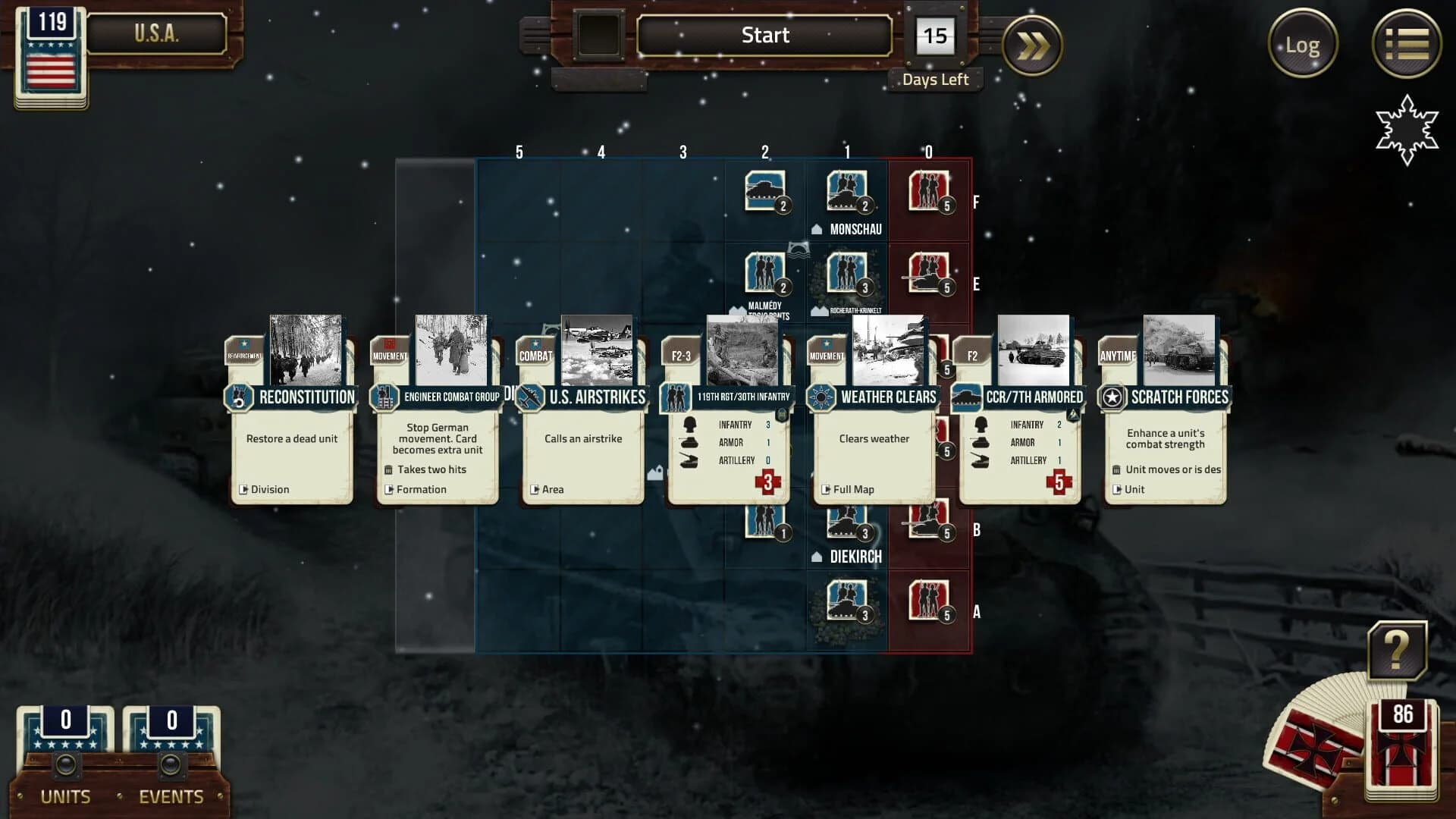Image resolution: width=1456 pixels, height=819 pixels.
Task: Click the double-arrow fast forward control
Action: coord(1031,44)
